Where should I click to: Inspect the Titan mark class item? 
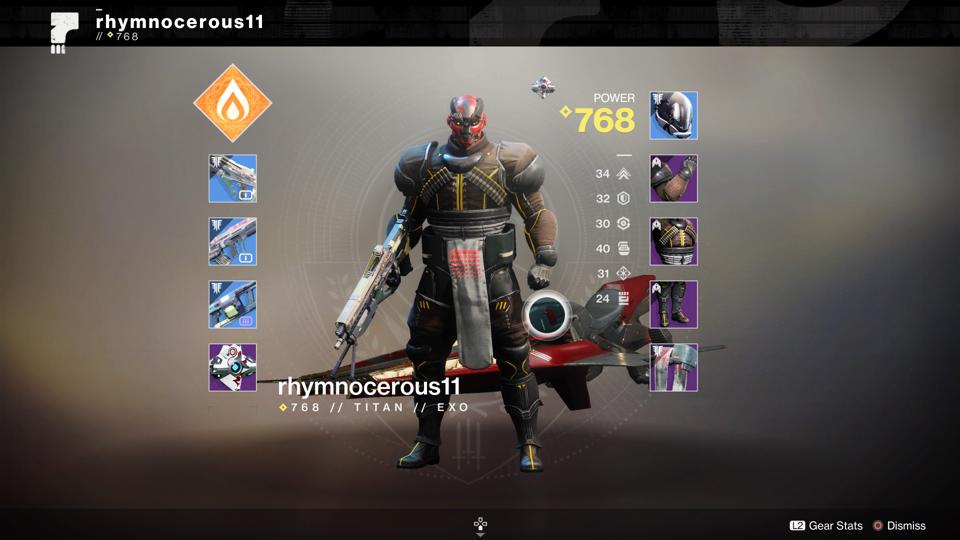674,367
